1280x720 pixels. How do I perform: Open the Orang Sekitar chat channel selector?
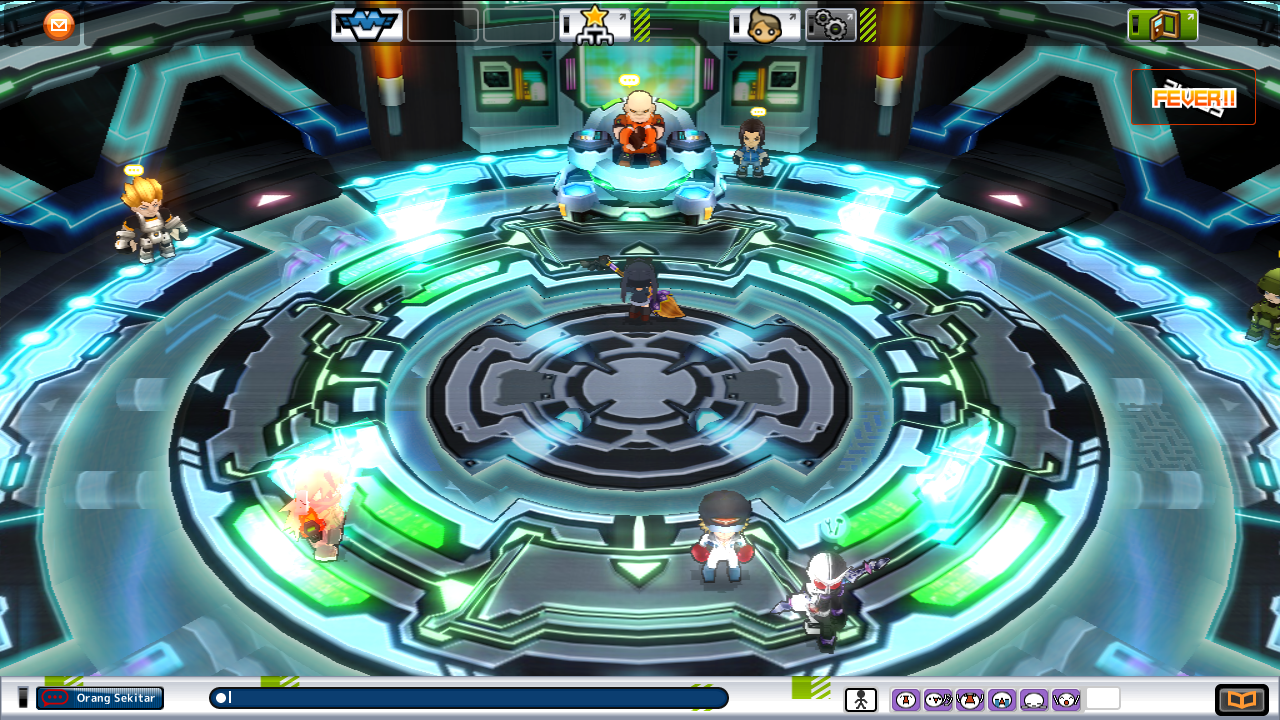[98, 699]
